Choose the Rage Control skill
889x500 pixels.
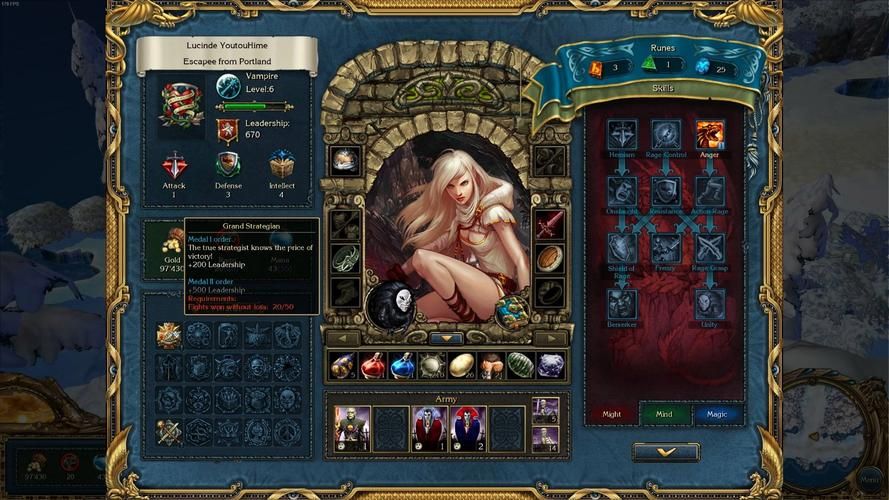pyautogui.click(x=665, y=135)
